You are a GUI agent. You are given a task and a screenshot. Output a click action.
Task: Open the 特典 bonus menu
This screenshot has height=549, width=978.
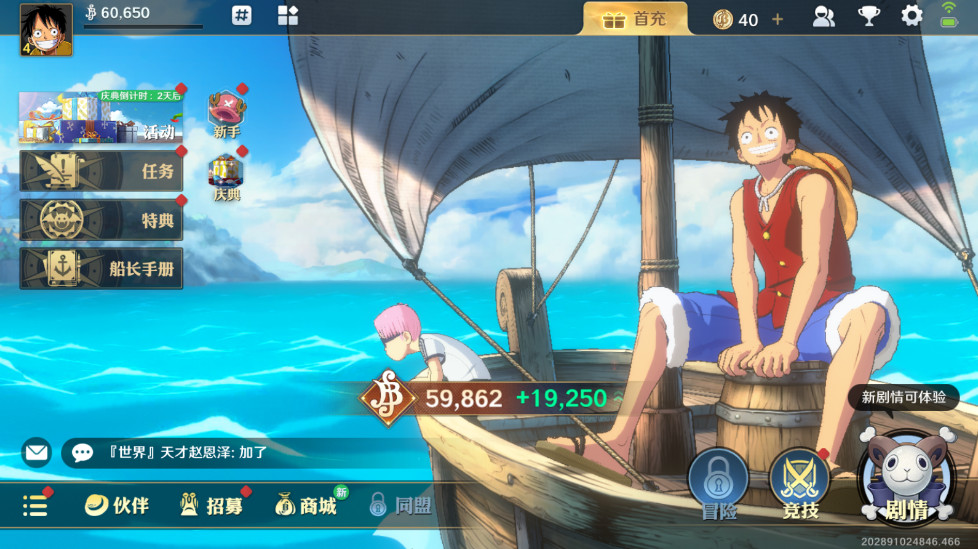pyautogui.click(x=101, y=220)
